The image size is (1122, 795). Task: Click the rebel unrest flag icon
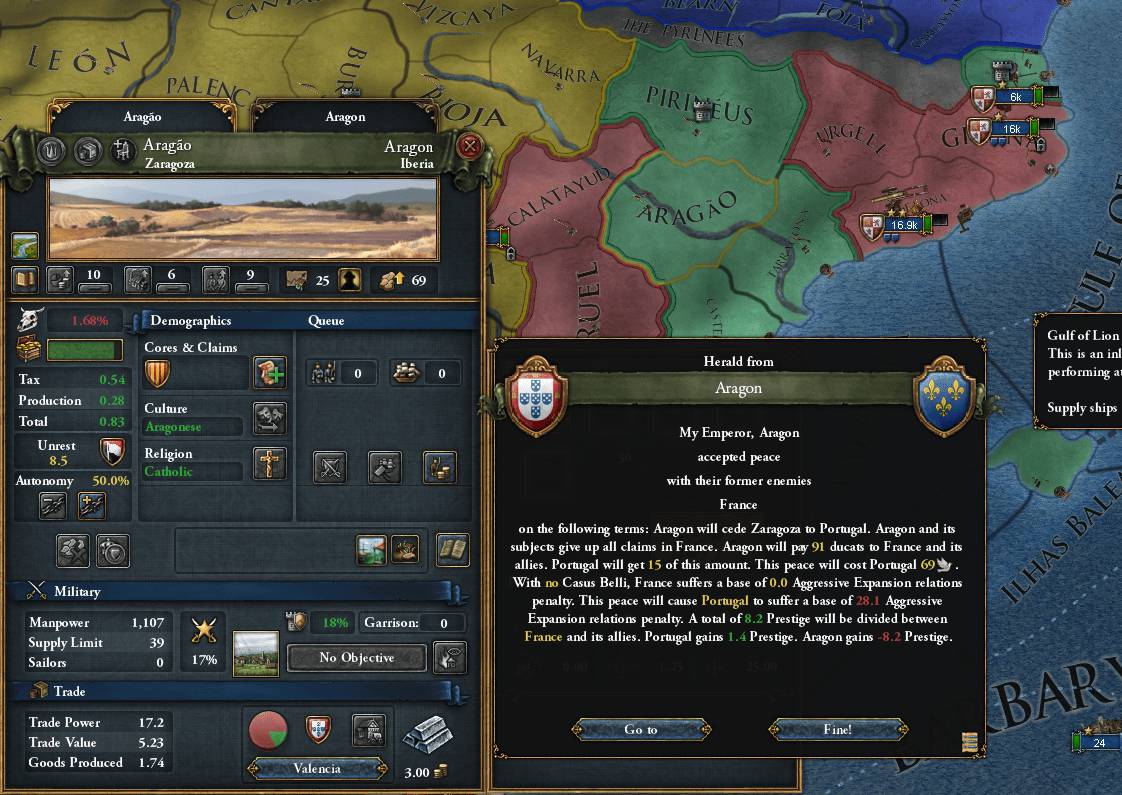click(112, 451)
